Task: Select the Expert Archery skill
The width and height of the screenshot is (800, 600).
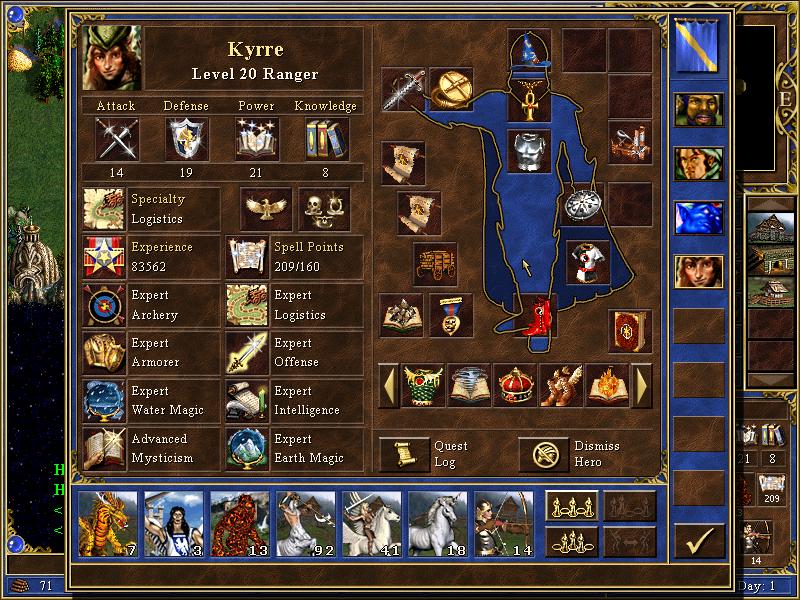Action: click(x=104, y=305)
